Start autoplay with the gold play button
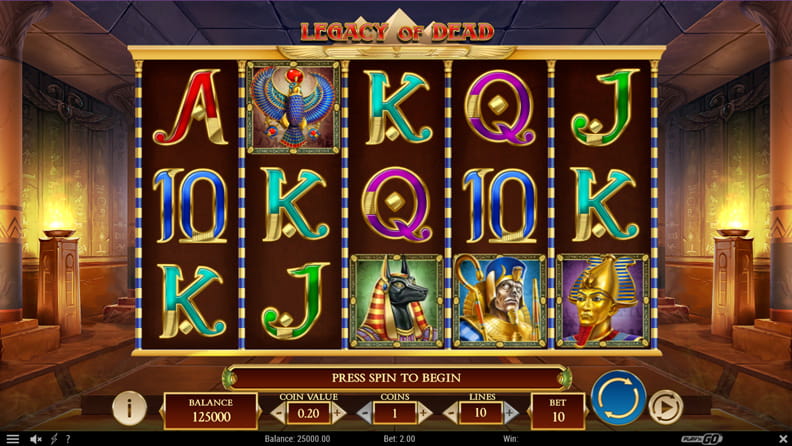Image resolution: width=792 pixels, height=446 pixels. click(x=664, y=406)
